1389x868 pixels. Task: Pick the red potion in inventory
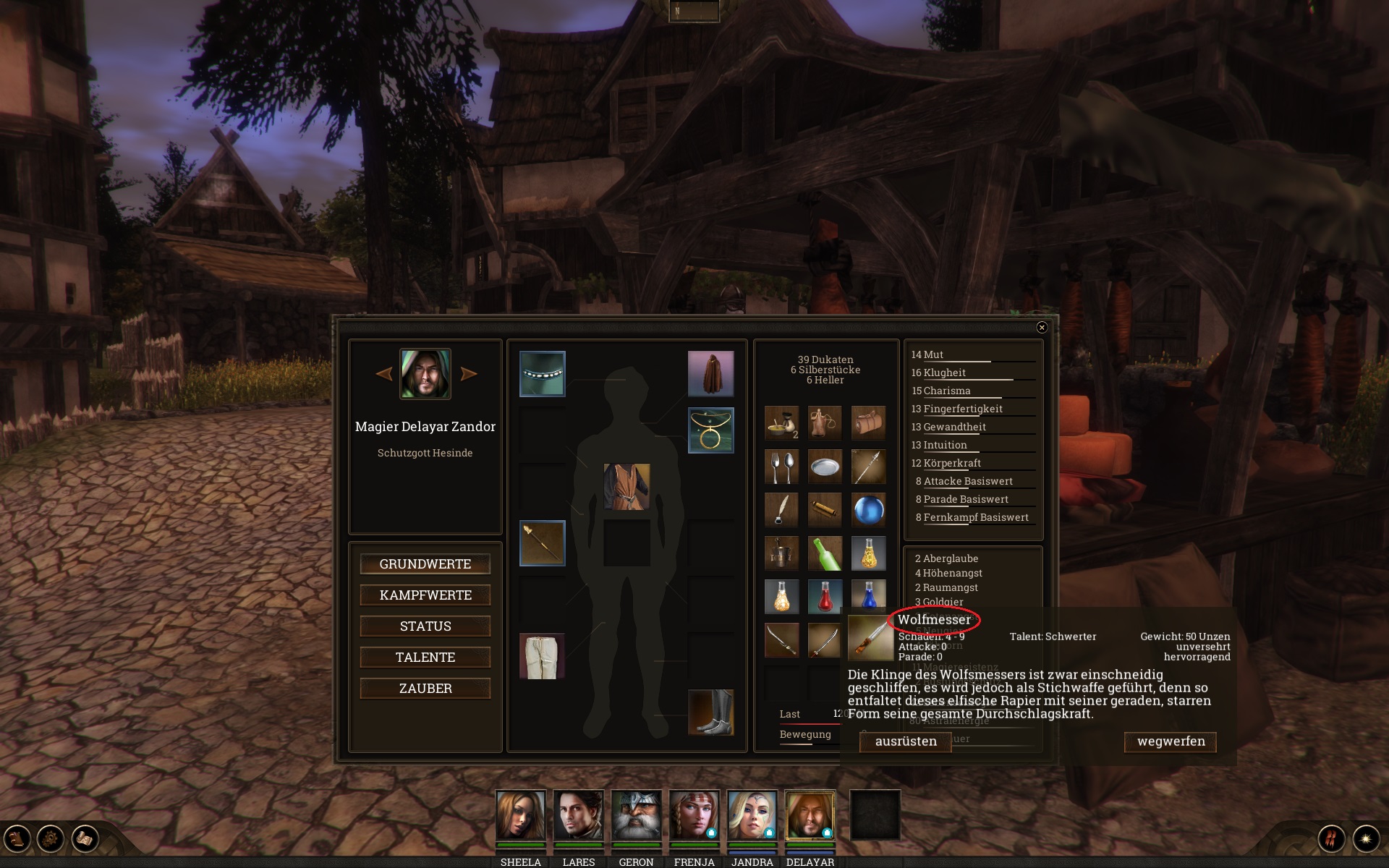tap(825, 597)
